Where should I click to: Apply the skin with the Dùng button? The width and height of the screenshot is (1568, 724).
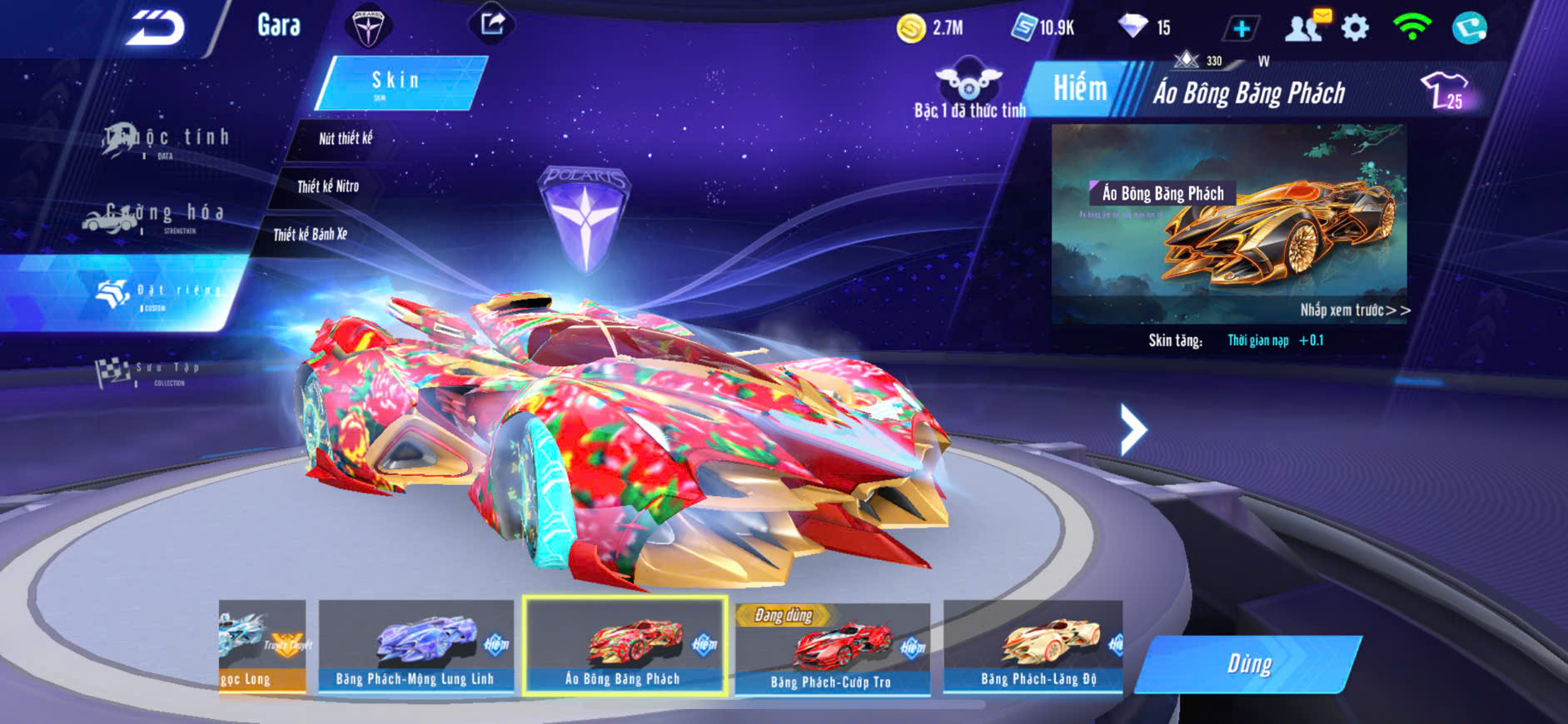click(1249, 664)
